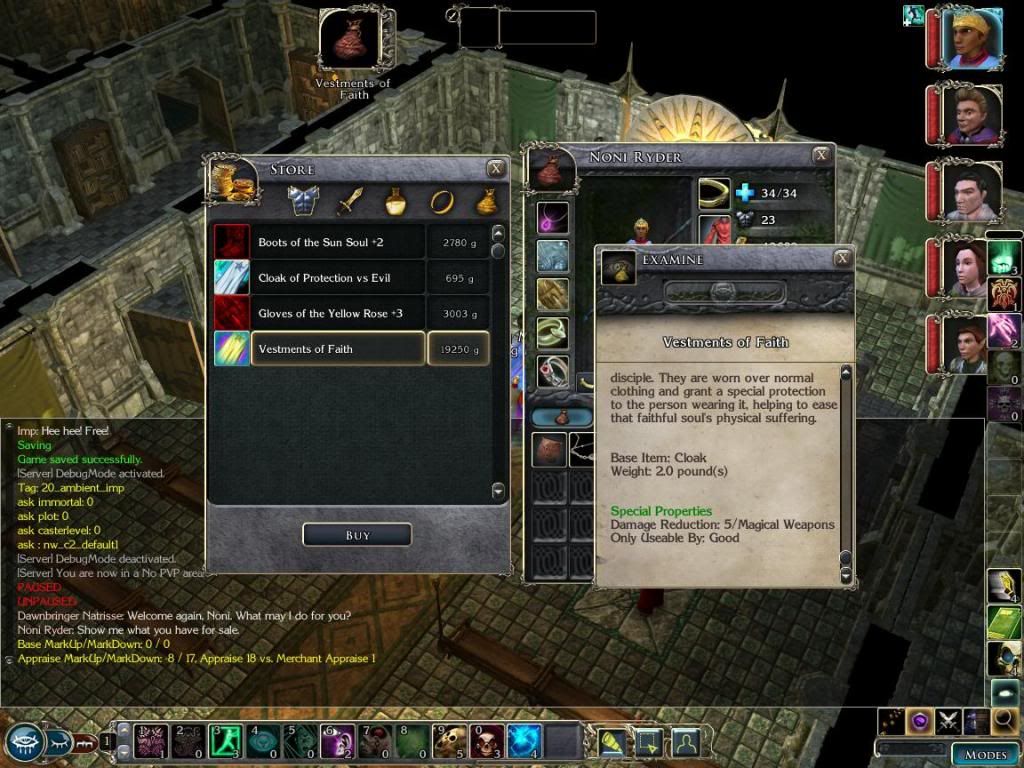
Task: Activate the green running figure hotbar ability
Action: point(226,742)
